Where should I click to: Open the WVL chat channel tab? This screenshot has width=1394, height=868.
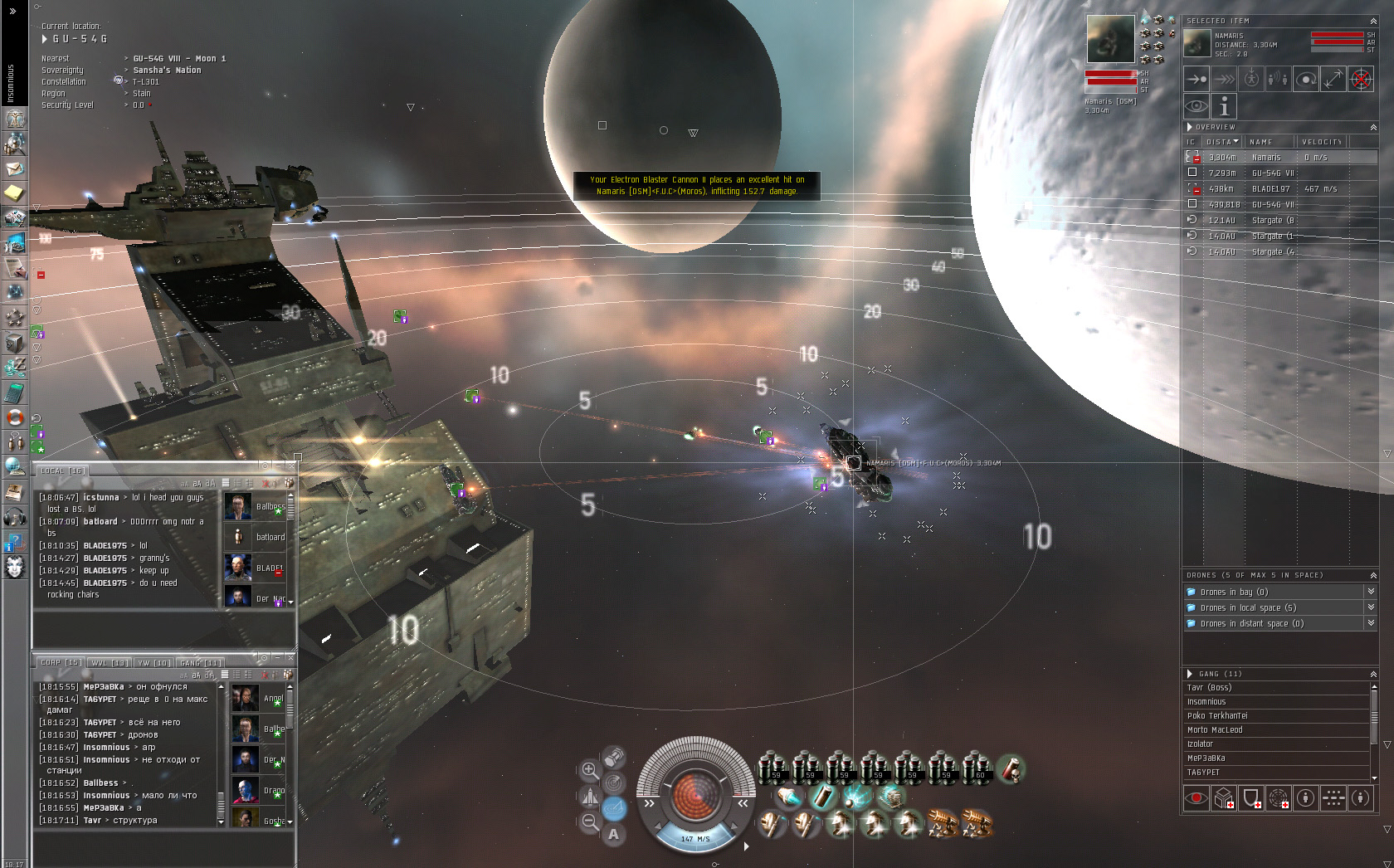[109, 663]
